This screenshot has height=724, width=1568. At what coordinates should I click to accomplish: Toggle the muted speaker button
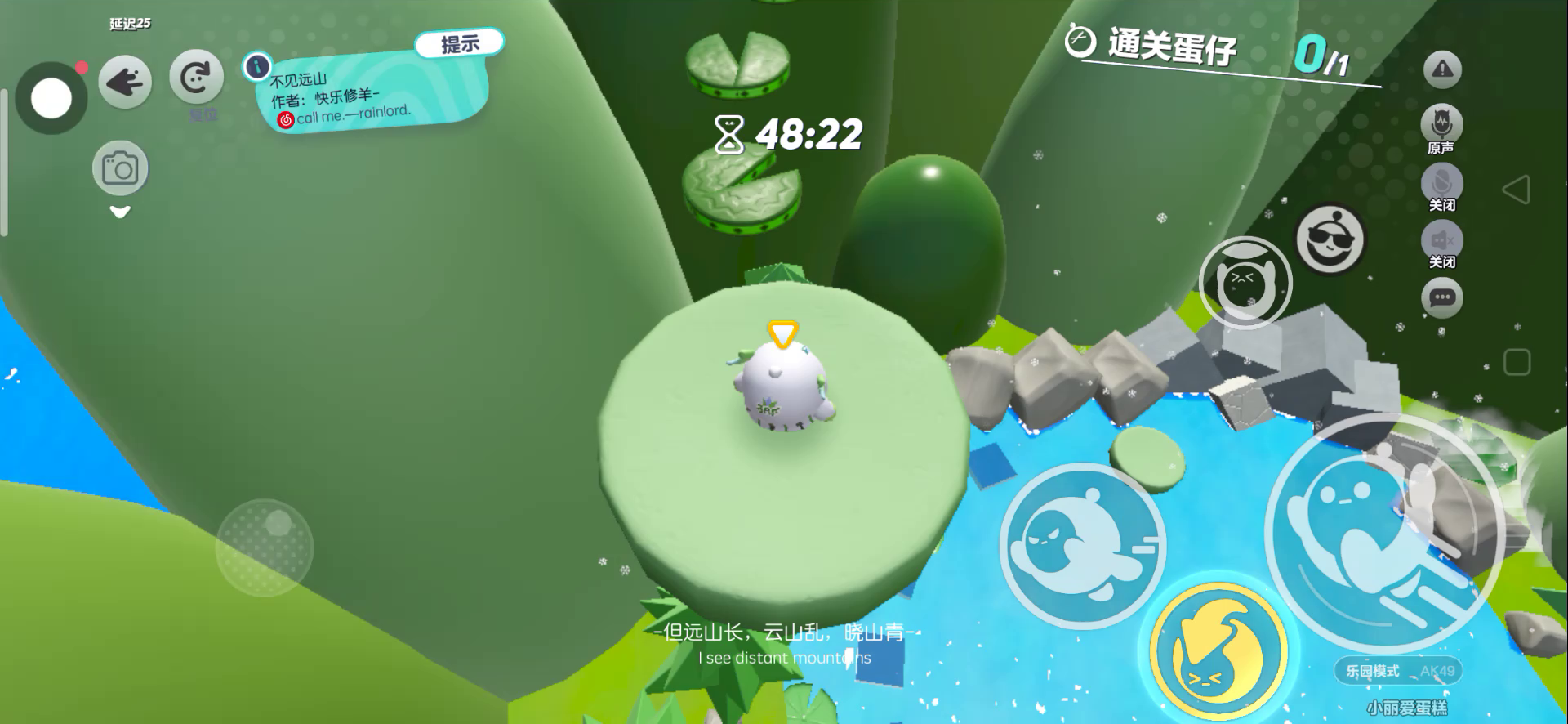(1441, 240)
